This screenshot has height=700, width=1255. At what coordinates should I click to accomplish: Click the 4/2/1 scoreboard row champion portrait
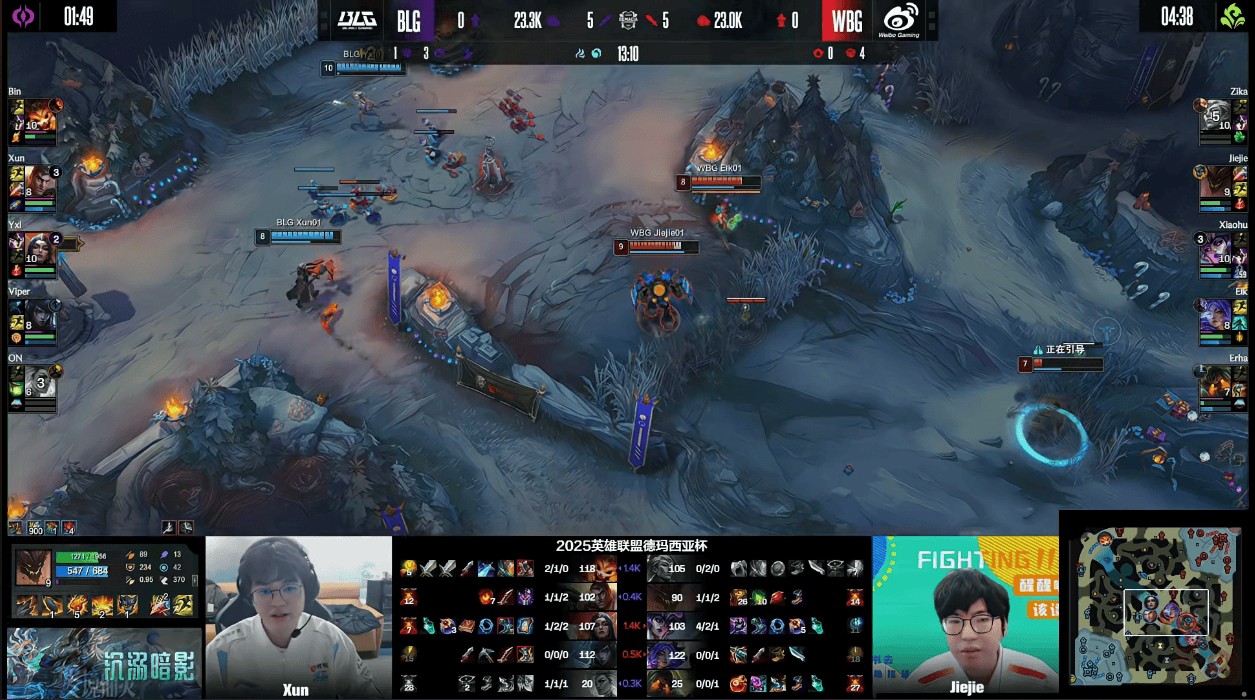tap(659, 626)
